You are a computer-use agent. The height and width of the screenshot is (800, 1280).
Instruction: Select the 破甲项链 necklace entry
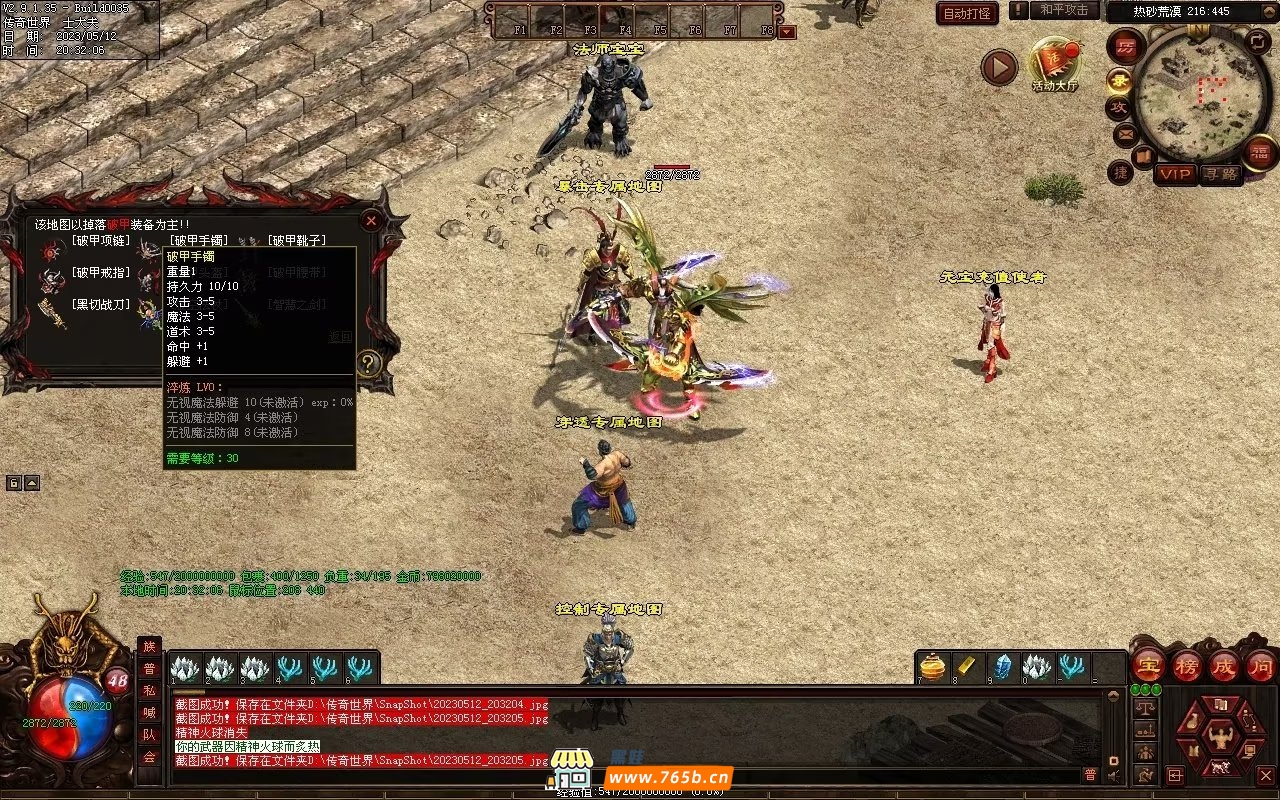[99, 241]
